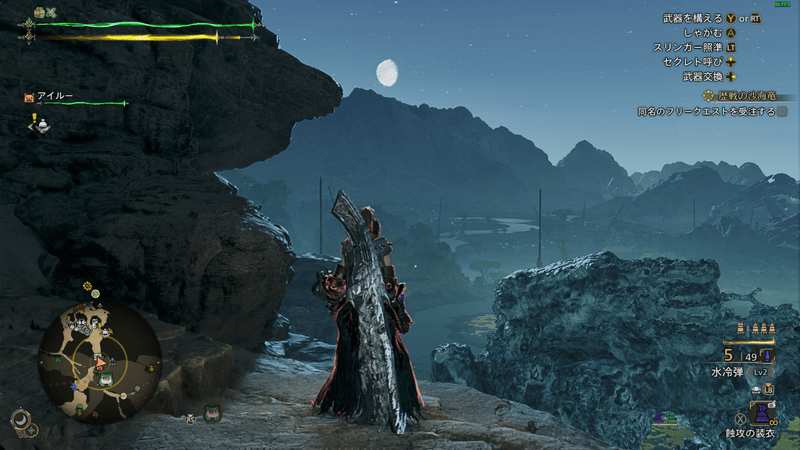Click the moon time-of-day icon

point(19,419)
